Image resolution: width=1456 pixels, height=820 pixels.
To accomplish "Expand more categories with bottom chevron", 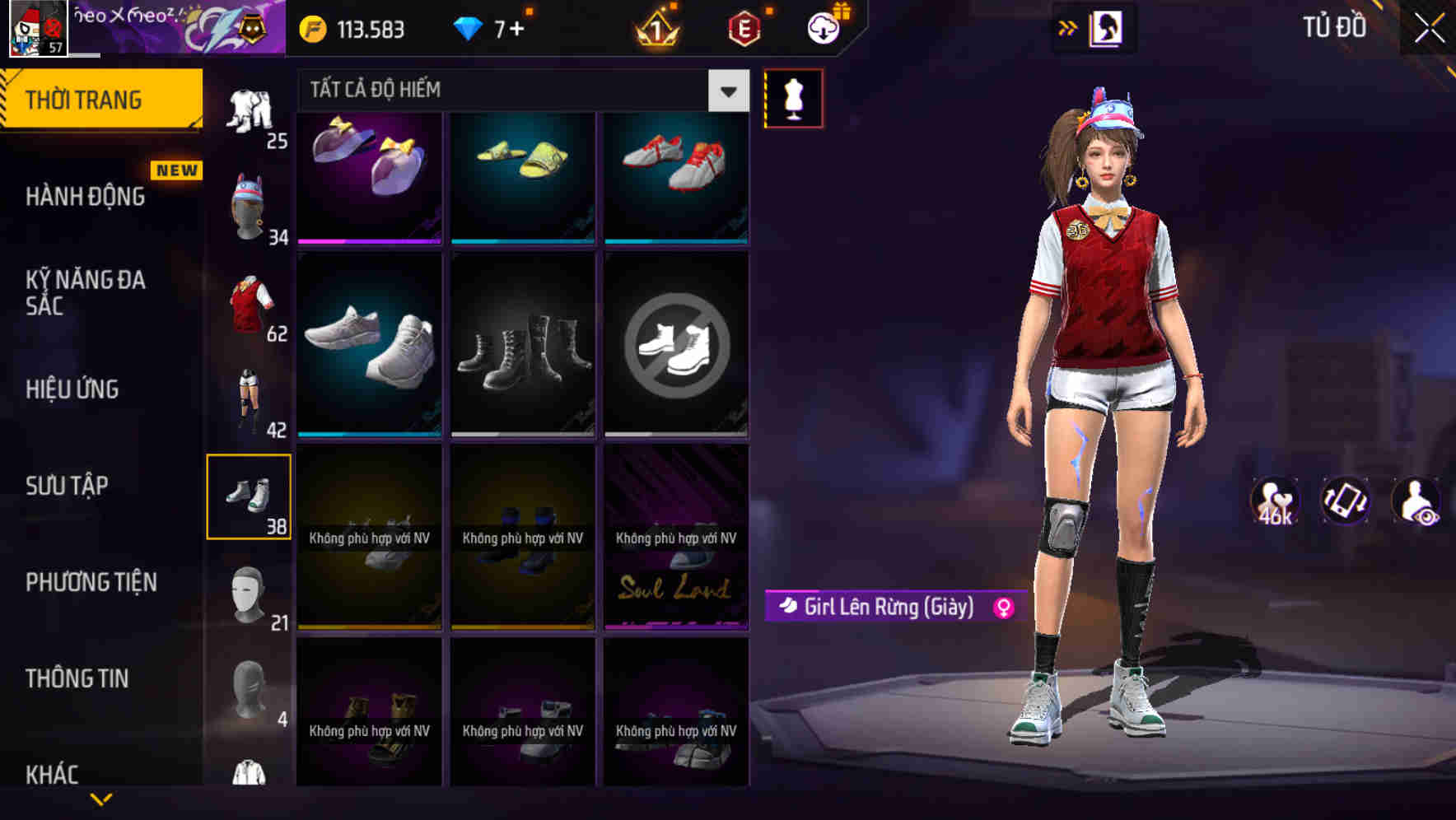I will (101, 800).
